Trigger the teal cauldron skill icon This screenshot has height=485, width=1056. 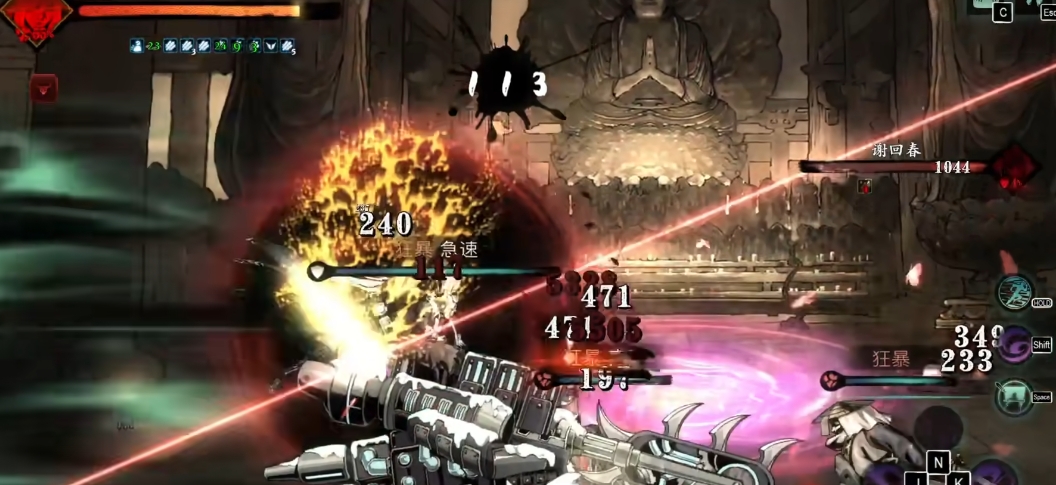tap(1014, 397)
